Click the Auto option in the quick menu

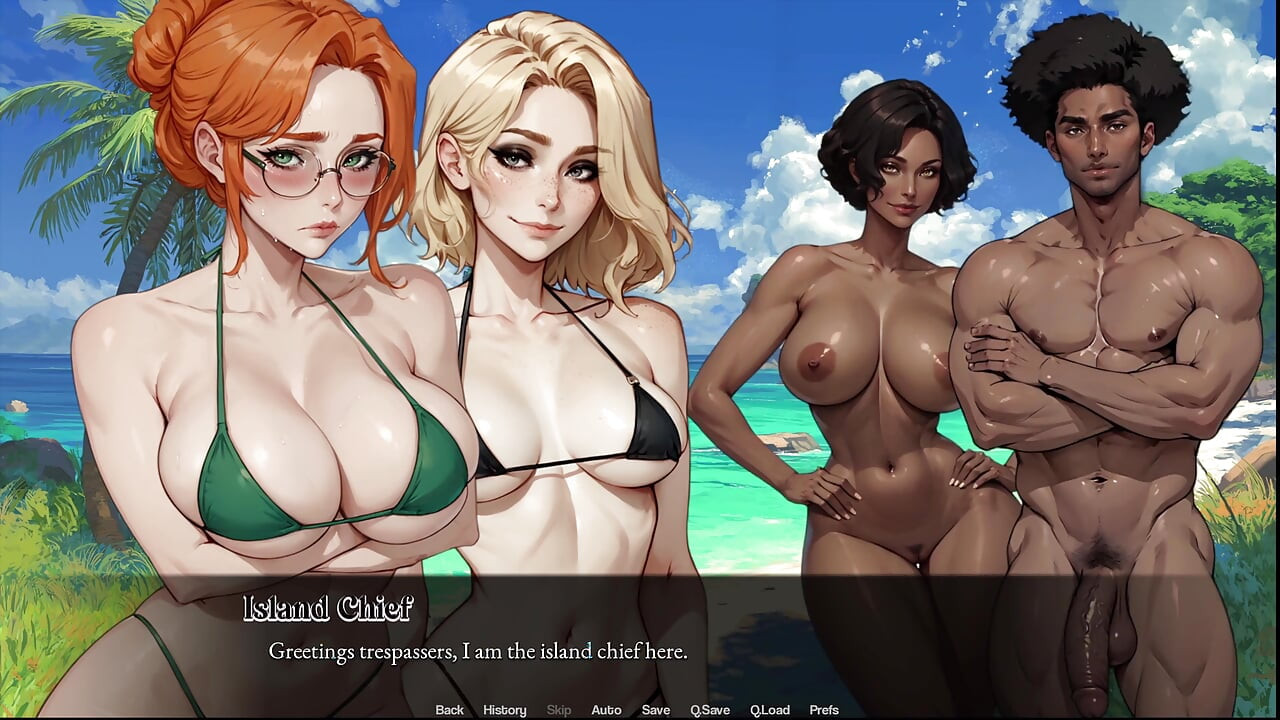pyautogui.click(x=607, y=709)
